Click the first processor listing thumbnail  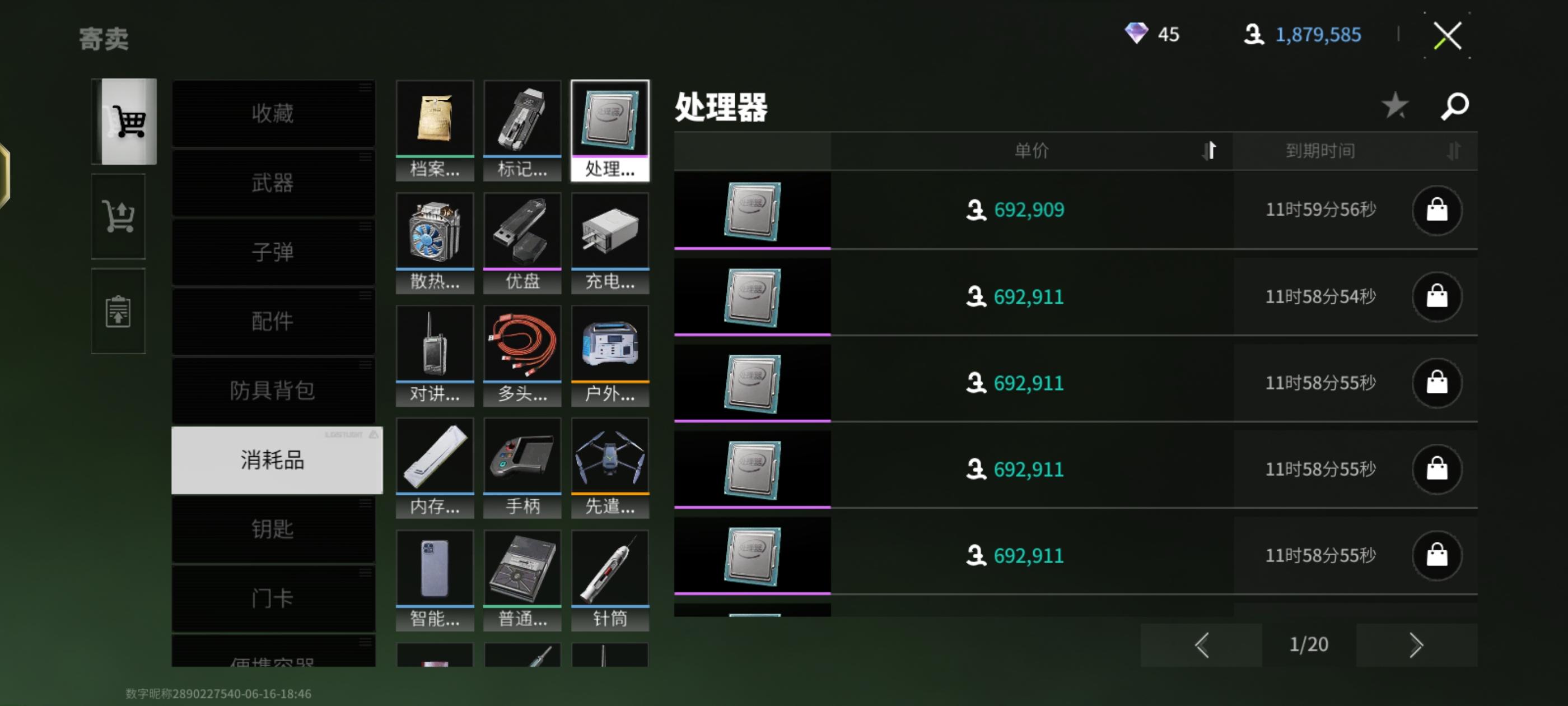752,209
